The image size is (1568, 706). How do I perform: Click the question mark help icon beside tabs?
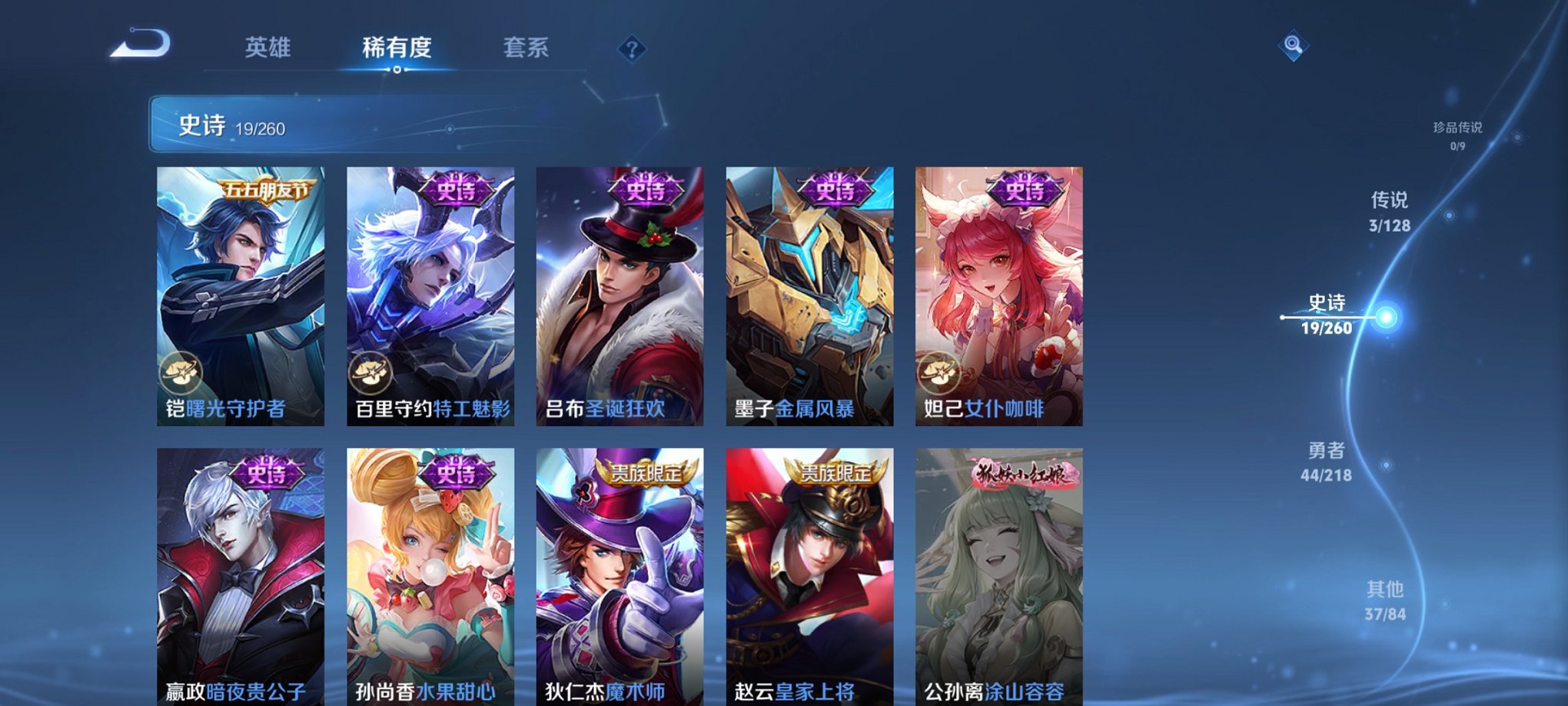pyautogui.click(x=632, y=51)
